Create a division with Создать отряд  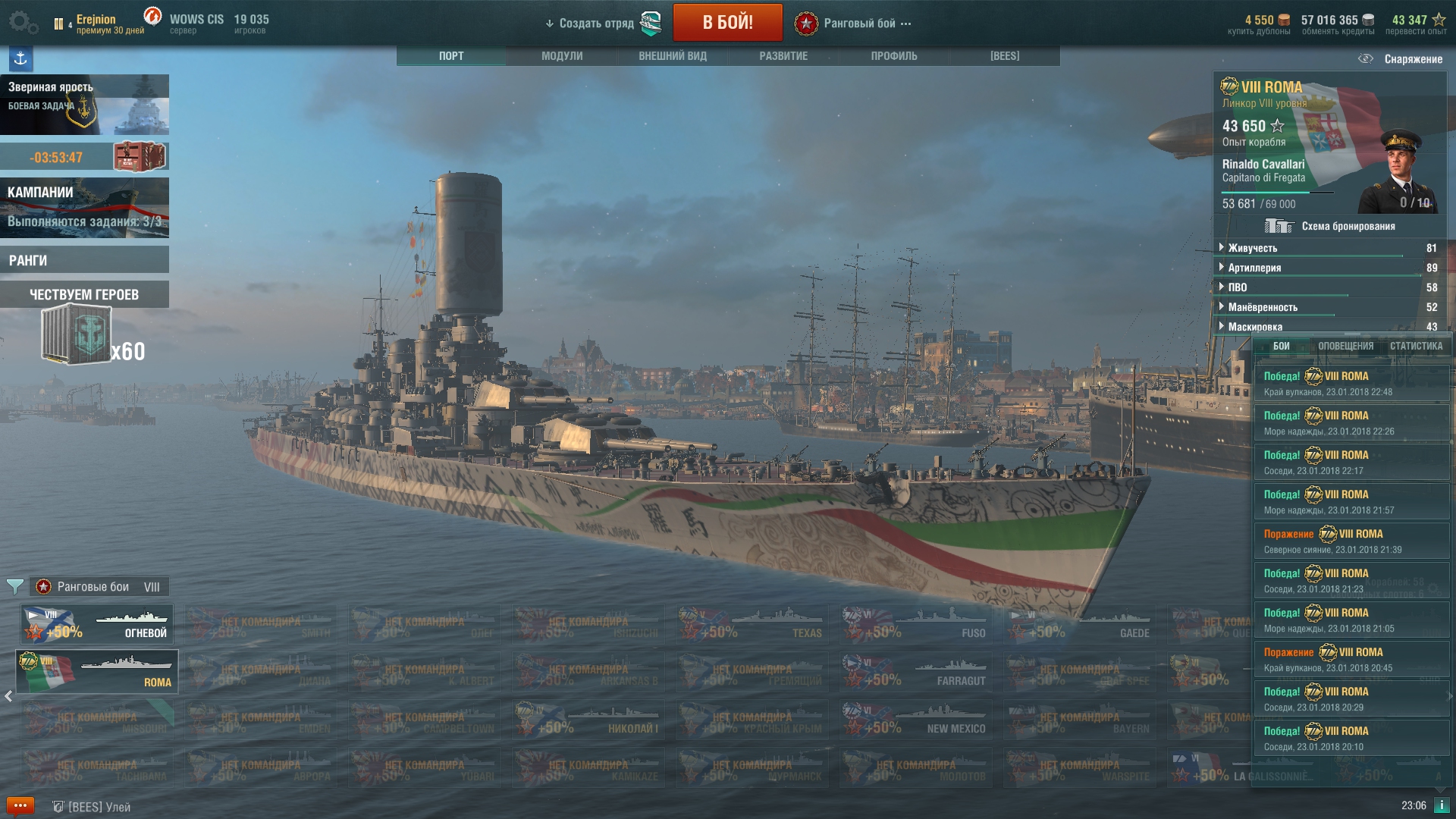[596, 24]
